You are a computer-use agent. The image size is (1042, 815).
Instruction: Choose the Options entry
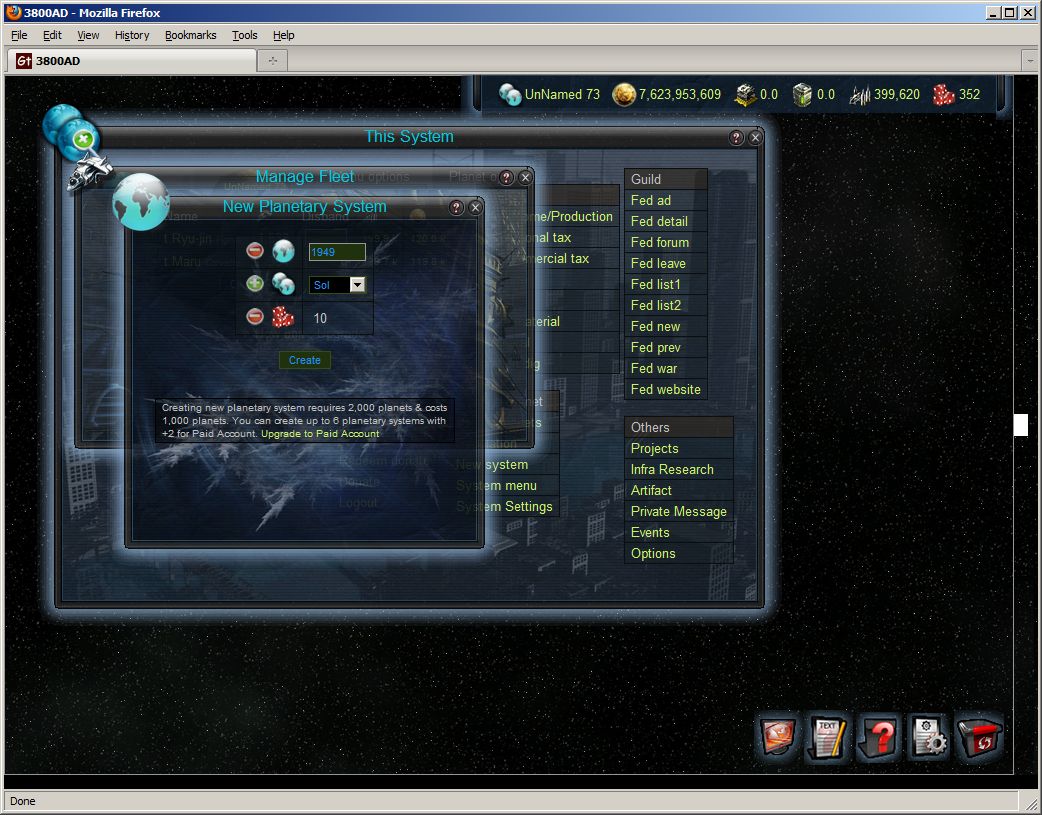(653, 553)
